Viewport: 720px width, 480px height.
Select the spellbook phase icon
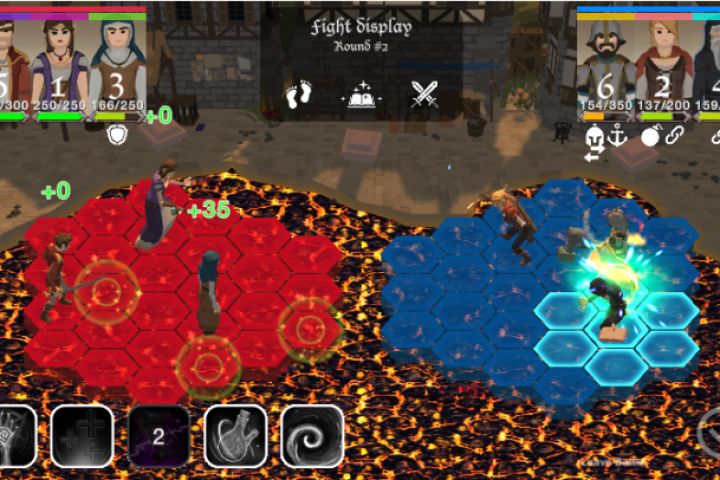[x=362, y=96]
